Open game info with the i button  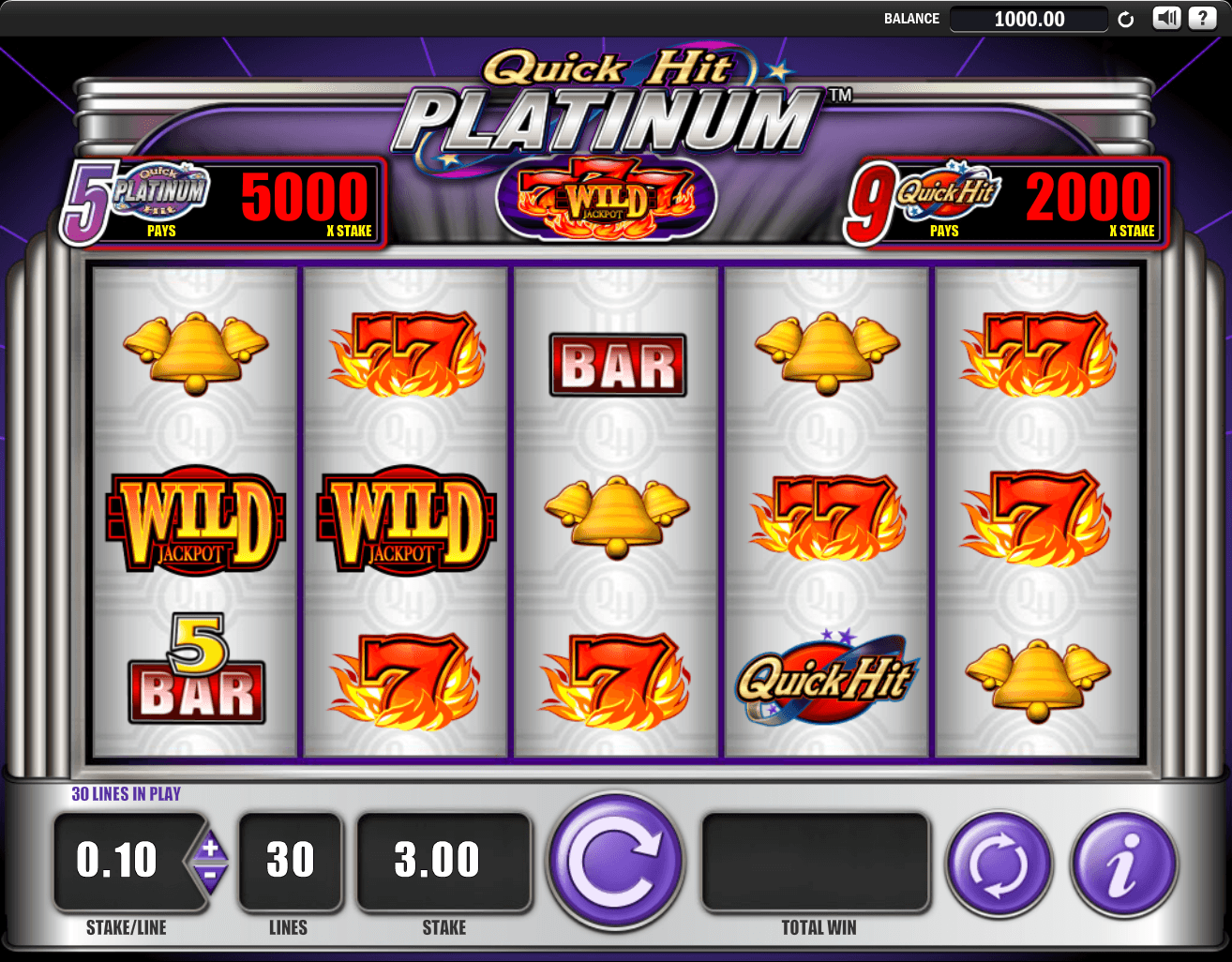coord(1123,862)
